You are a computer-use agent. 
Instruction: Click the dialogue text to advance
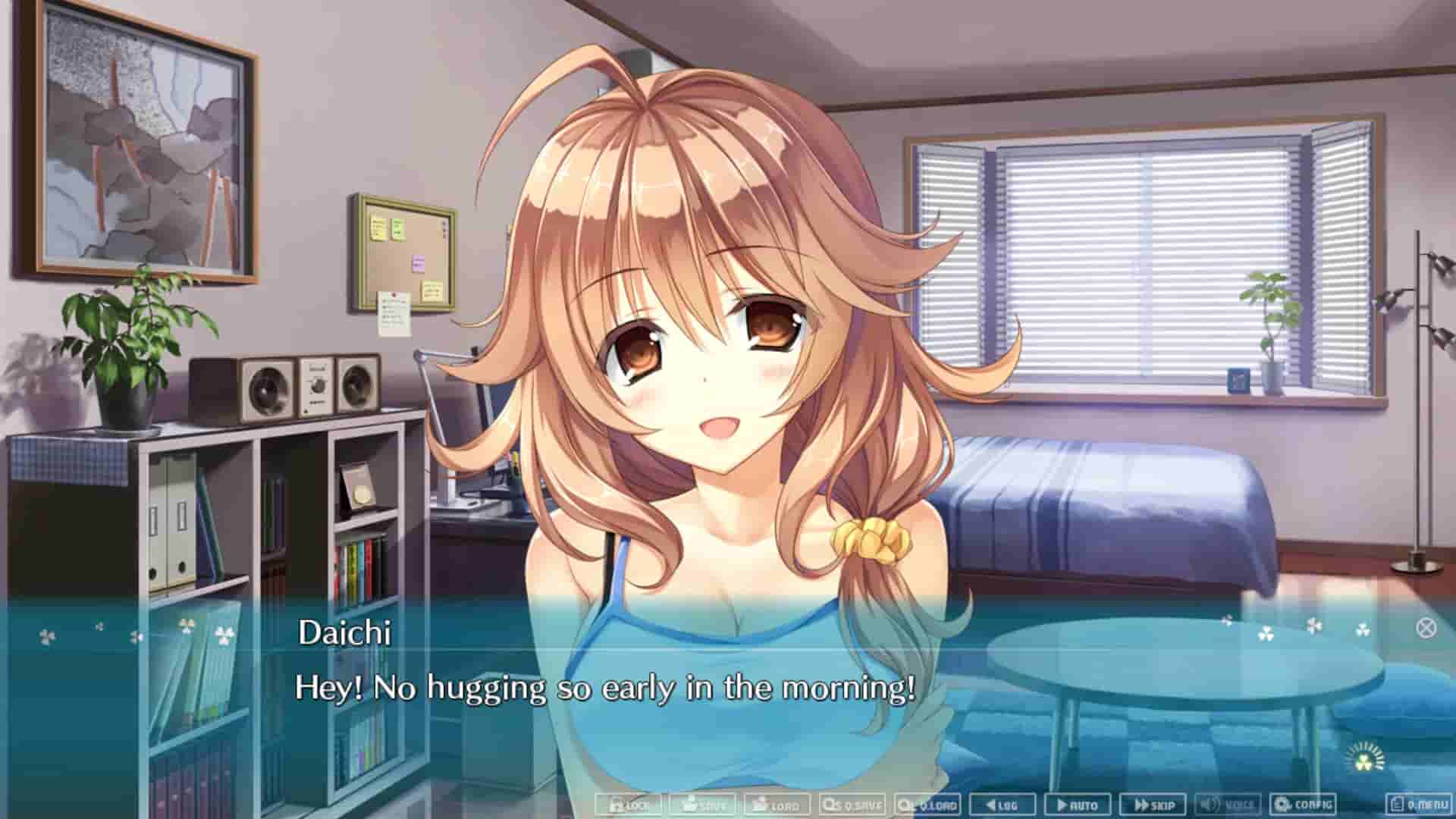point(607,690)
